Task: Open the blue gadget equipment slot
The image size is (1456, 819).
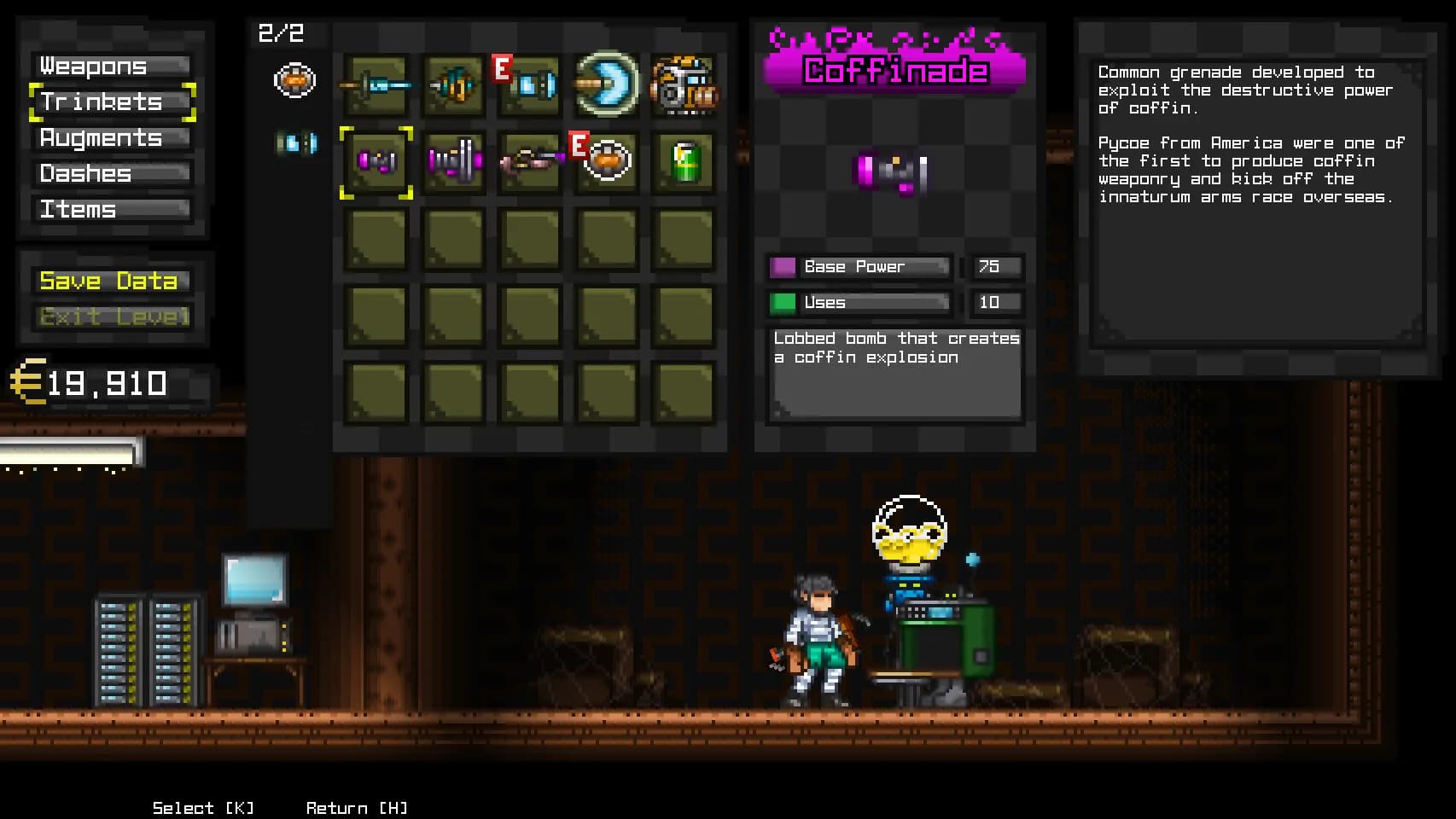Action: click(x=294, y=143)
